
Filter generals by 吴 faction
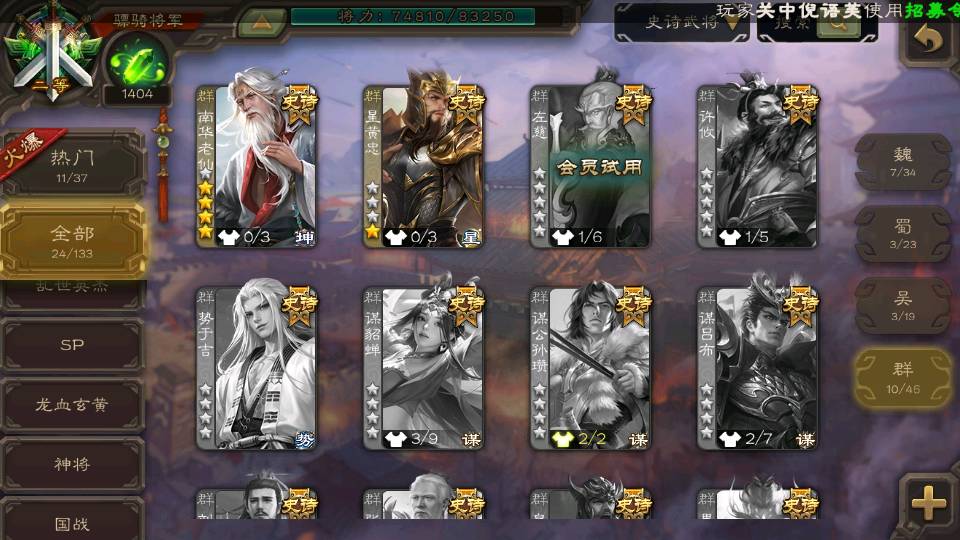click(903, 305)
